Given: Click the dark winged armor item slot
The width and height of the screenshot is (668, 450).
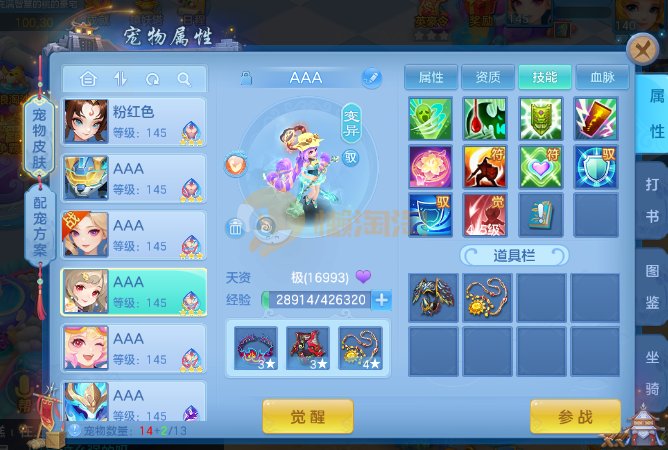Looking at the screenshot, I should click(432, 297).
